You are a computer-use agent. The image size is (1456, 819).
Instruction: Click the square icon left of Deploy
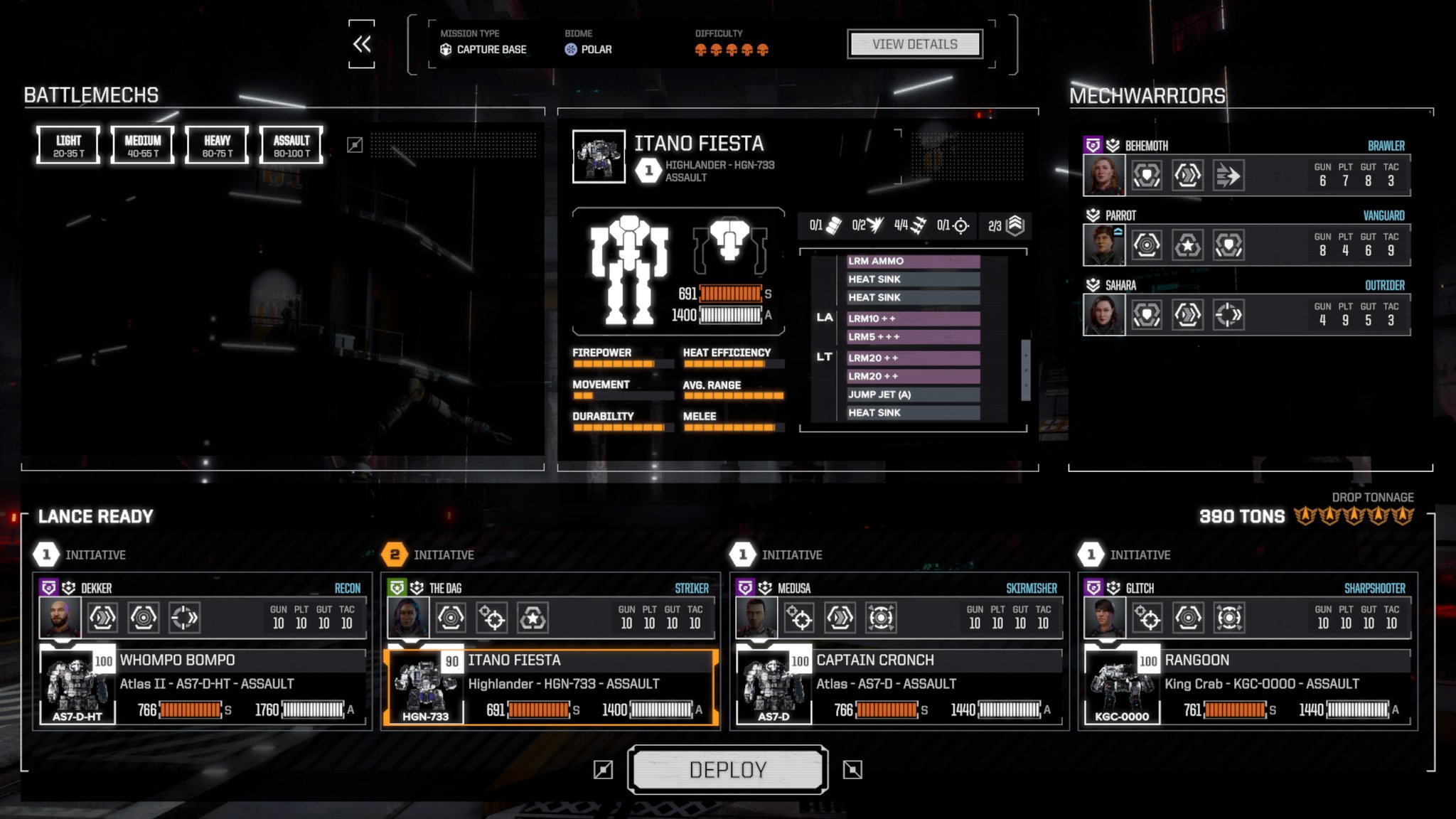[603, 769]
